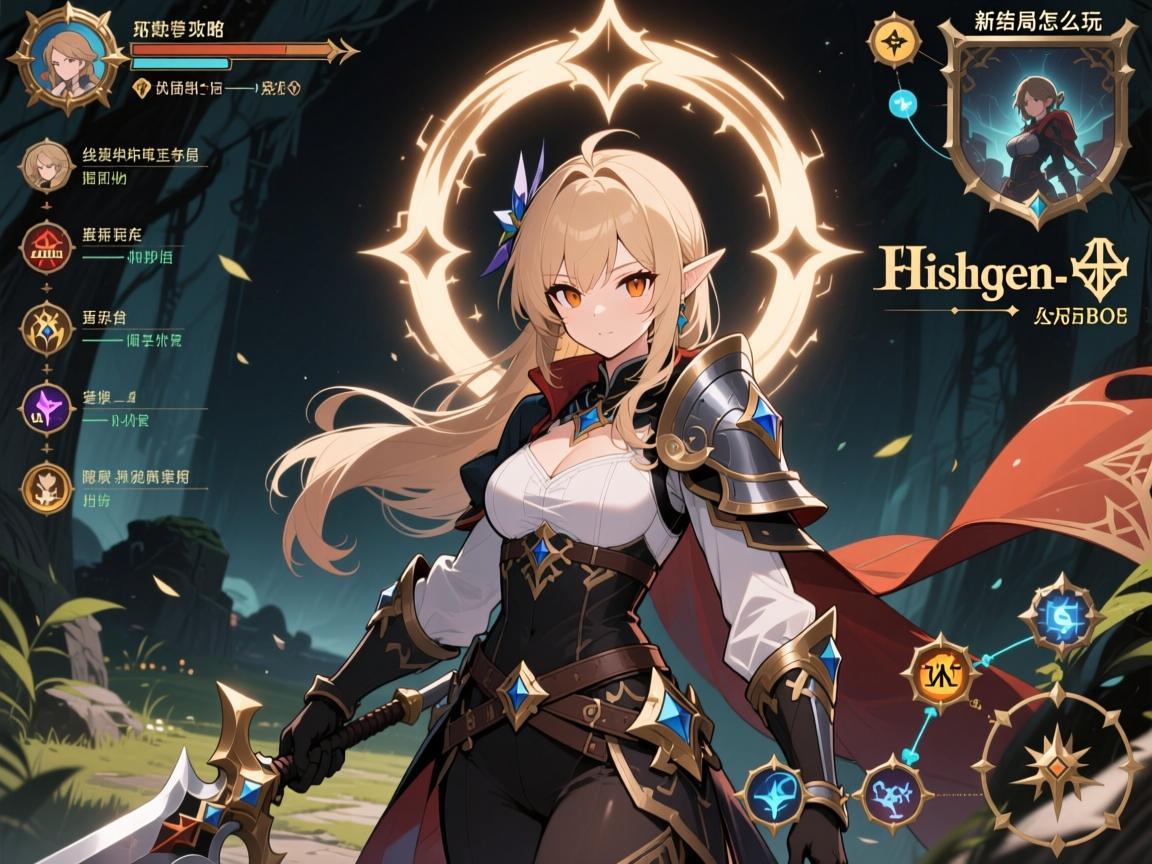The image size is (1152, 864).
Task: Activate the purple crystal rune icon
Action: point(46,408)
